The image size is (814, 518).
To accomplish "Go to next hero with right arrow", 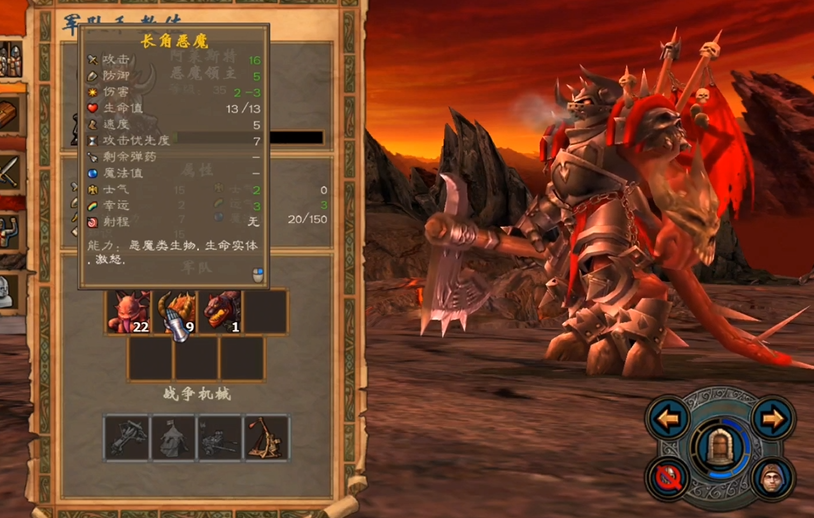I will [x=773, y=418].
